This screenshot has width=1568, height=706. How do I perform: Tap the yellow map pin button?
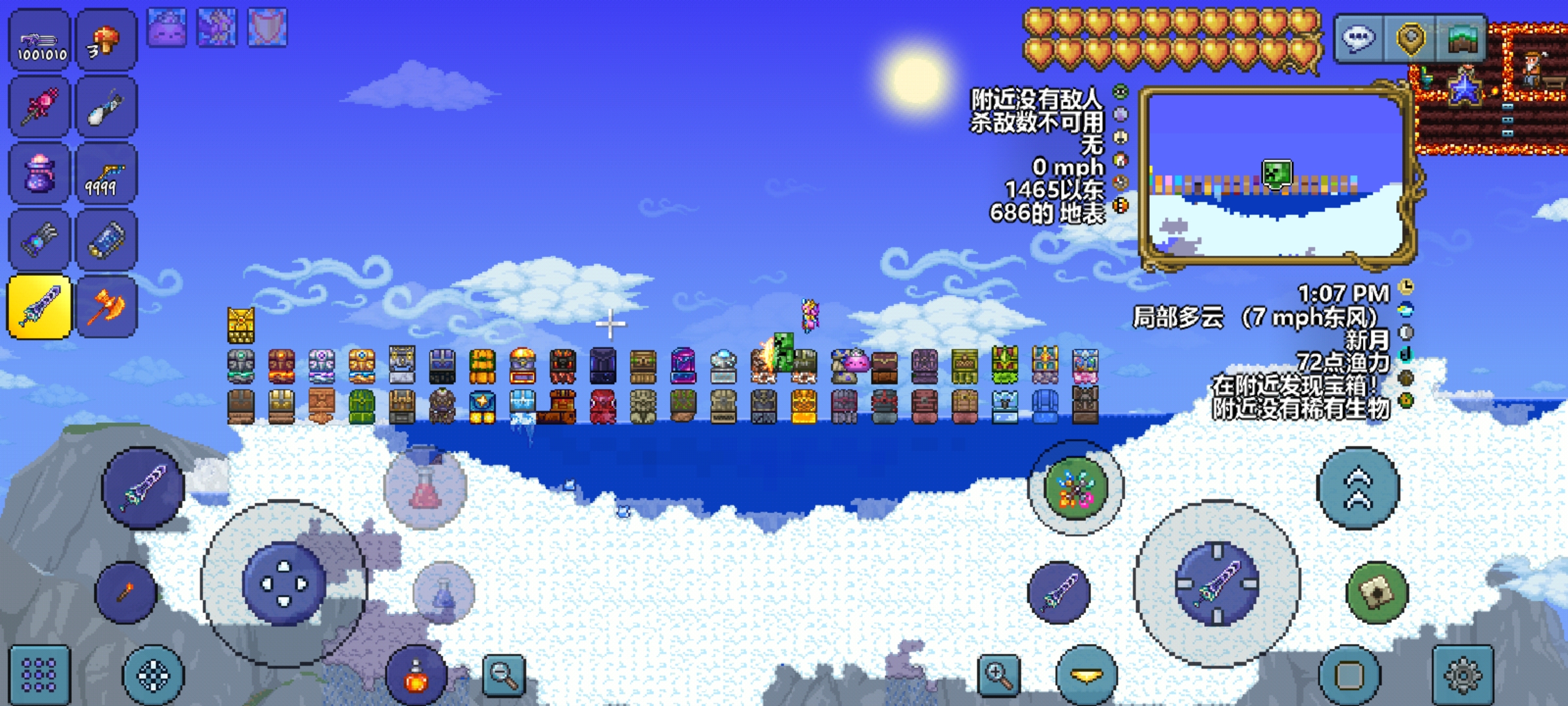(1411, 39)
